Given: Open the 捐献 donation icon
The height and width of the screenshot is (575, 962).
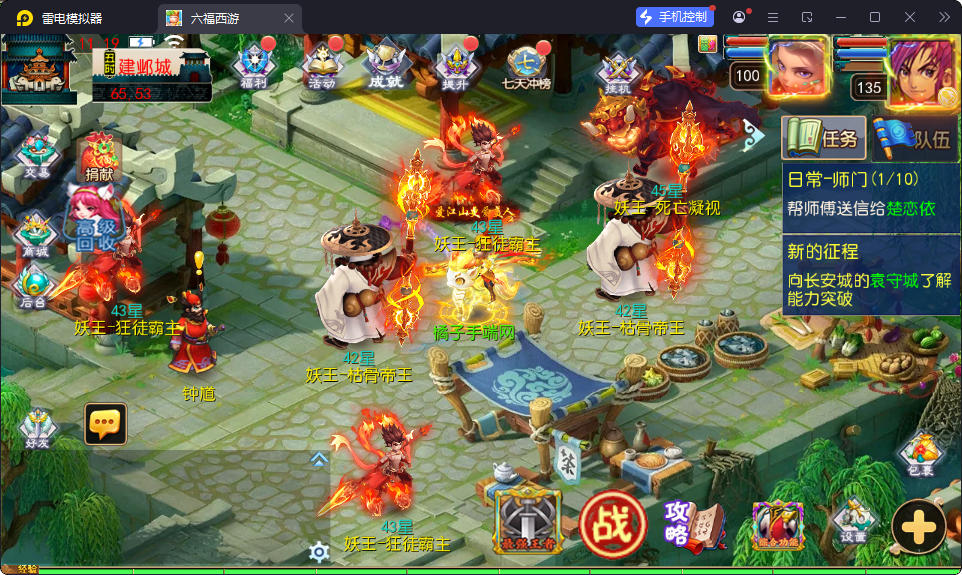Looking at the screenshot, I should pos(100,158).
